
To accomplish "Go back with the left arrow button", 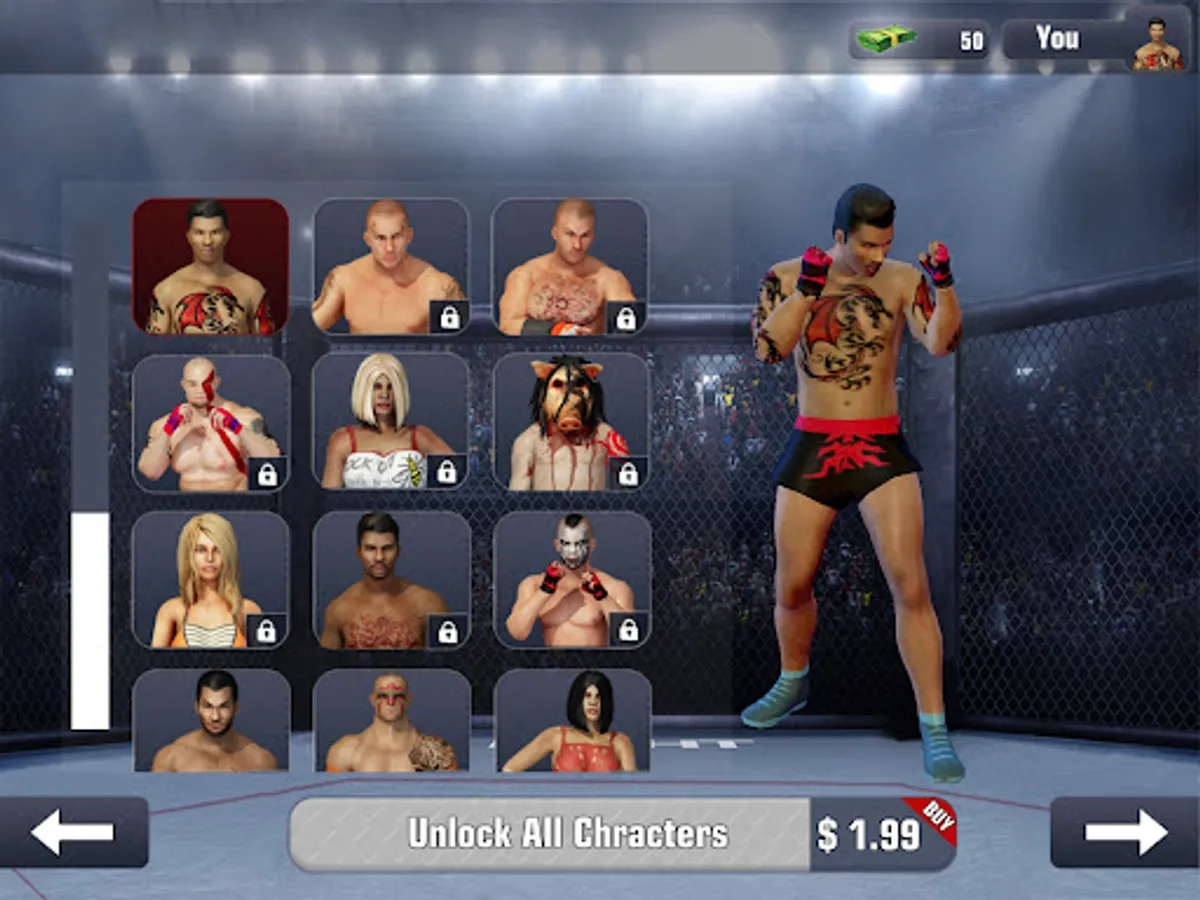I will pyautogui.click(x=74, y=832).
